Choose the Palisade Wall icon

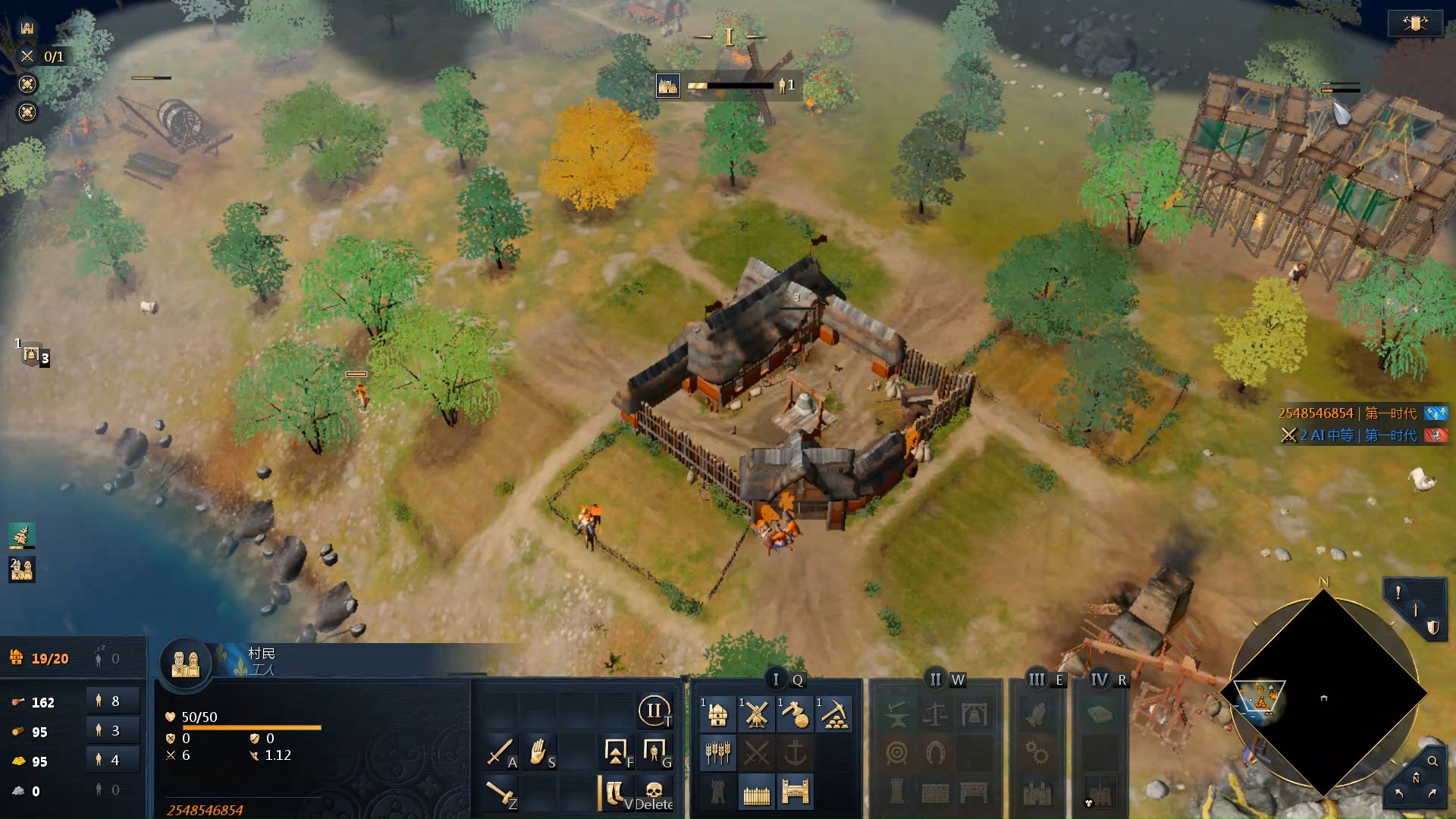(756, 793)
